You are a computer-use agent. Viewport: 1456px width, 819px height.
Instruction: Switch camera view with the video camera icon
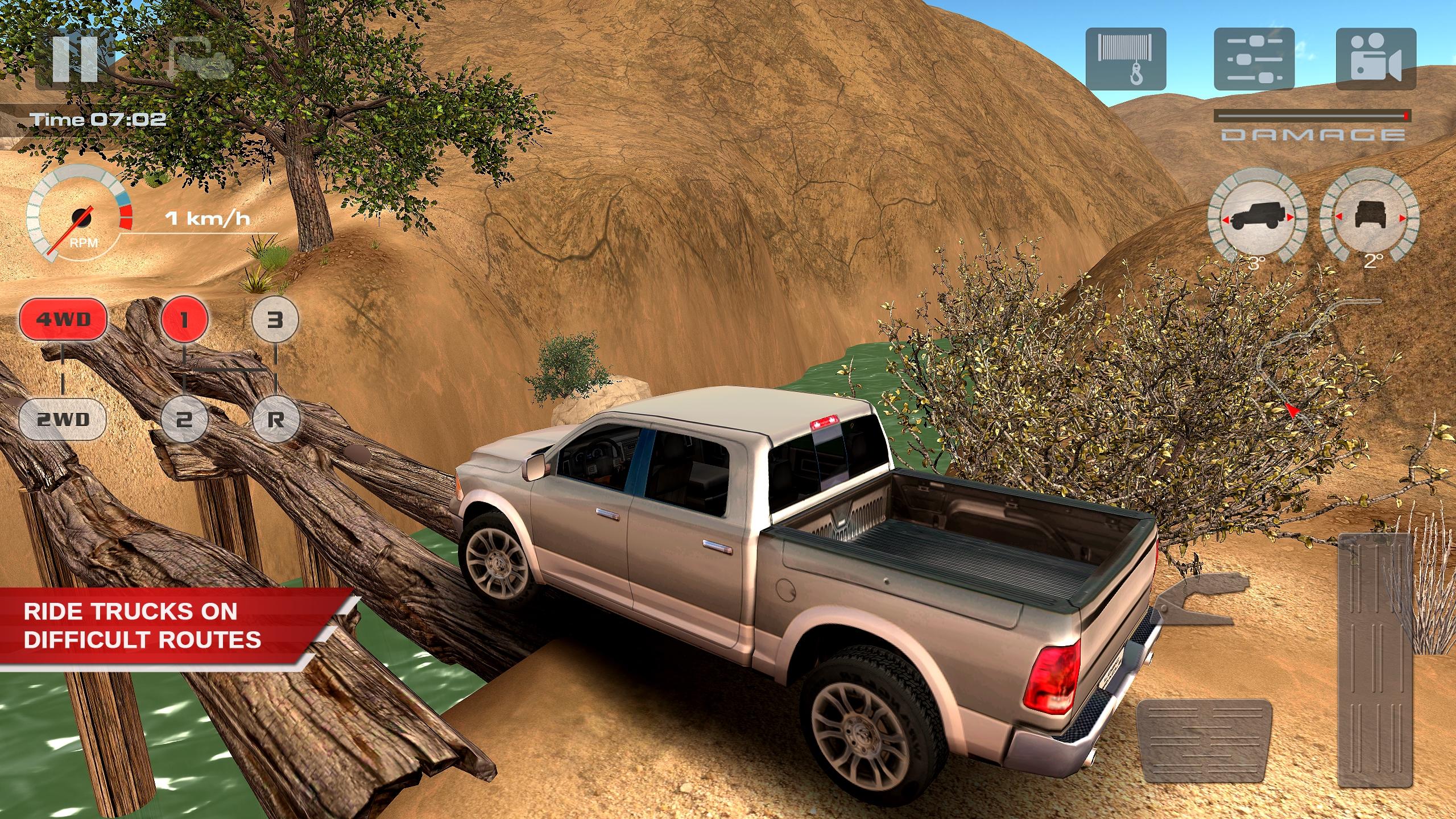pyautogui.click(x=1376, y=57)
